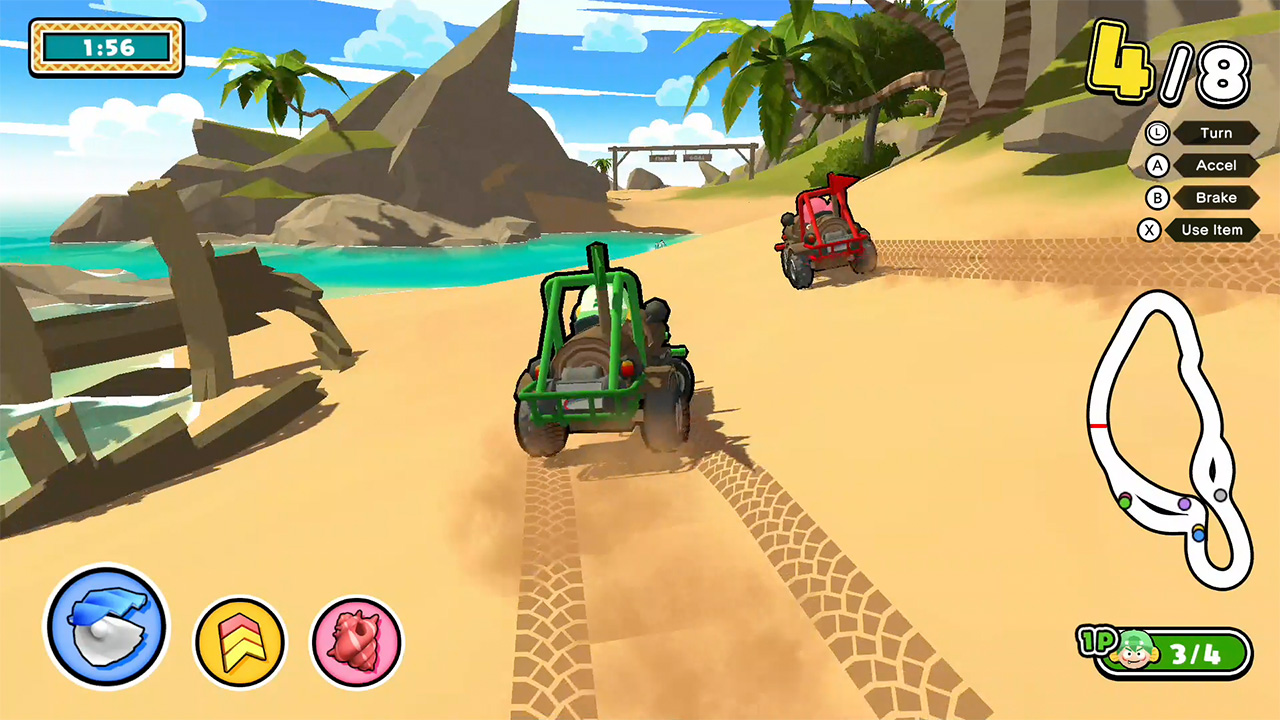Select the blue oyster item slot

tap(105, 625)
